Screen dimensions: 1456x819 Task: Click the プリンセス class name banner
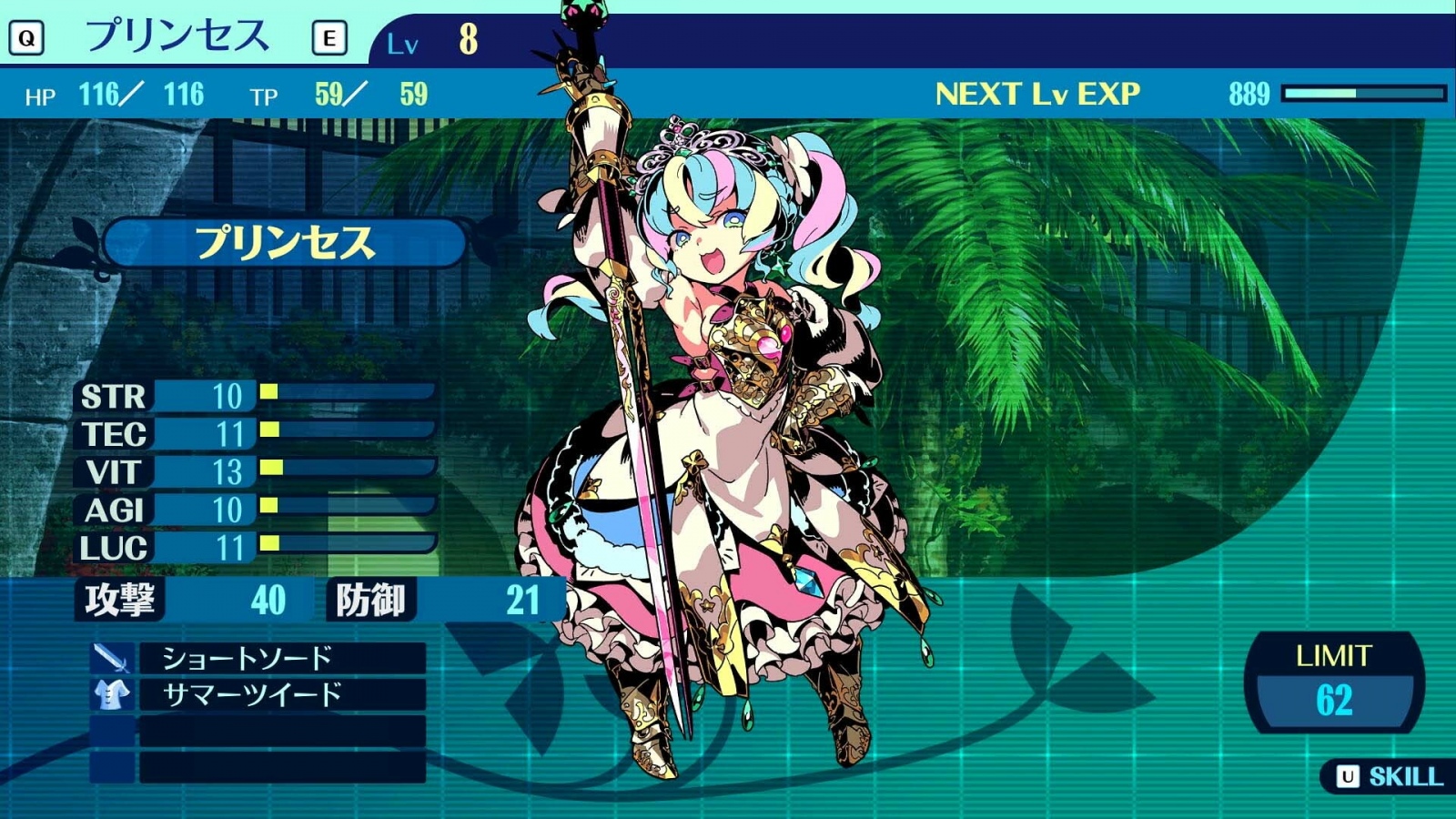coord(284,243)
